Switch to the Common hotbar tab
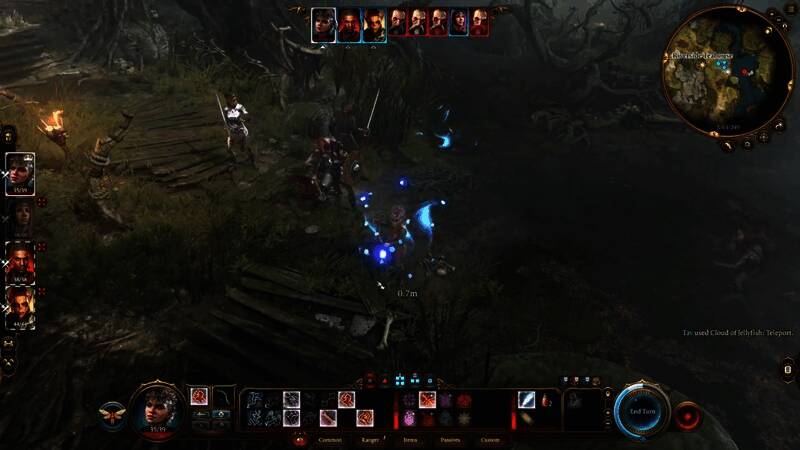Screen dimensions: 800x450 pos(329,440)
